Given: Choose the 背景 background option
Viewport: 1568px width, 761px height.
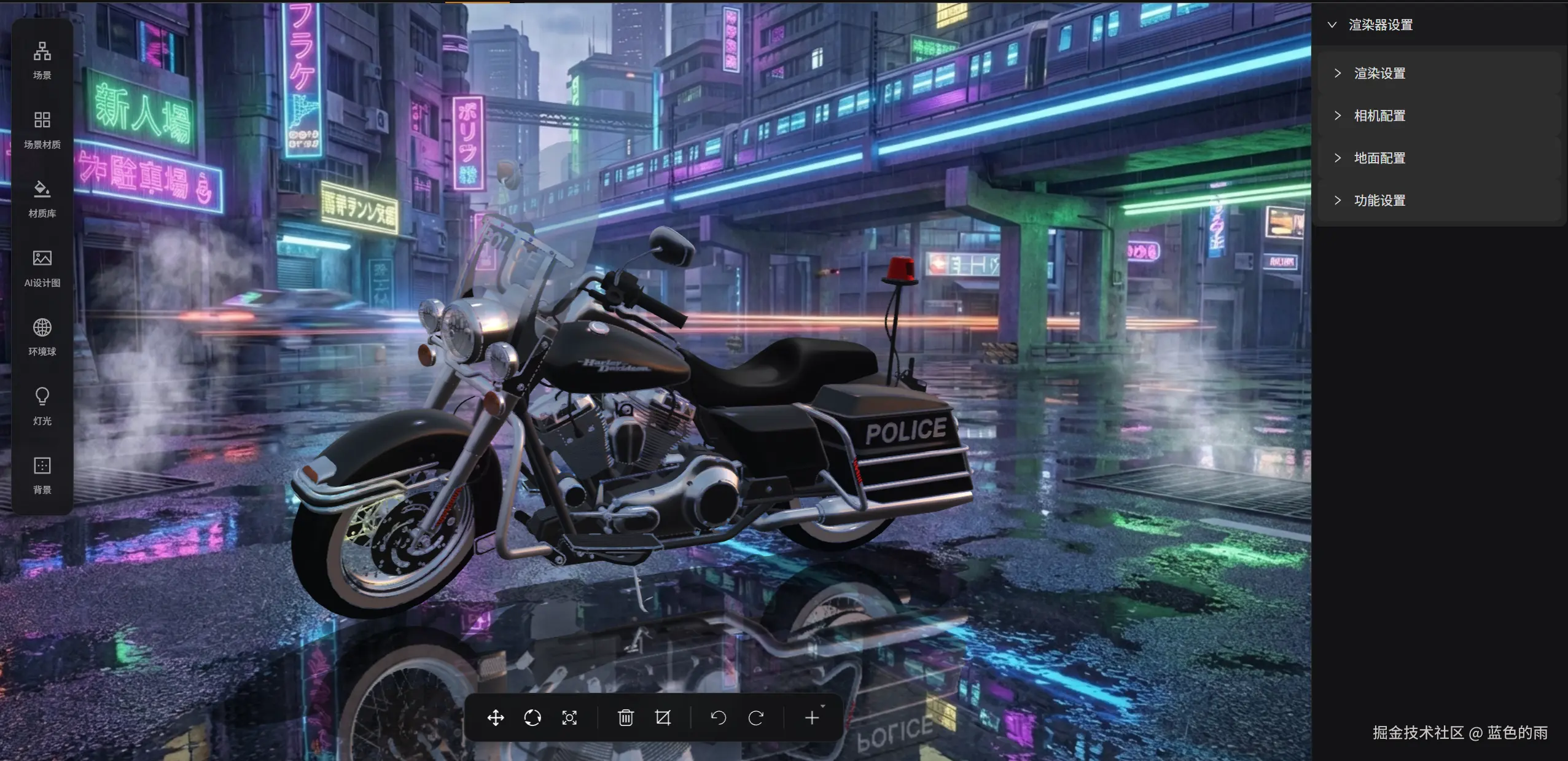Looking at the screenshot, I should [x=42, y=475].
